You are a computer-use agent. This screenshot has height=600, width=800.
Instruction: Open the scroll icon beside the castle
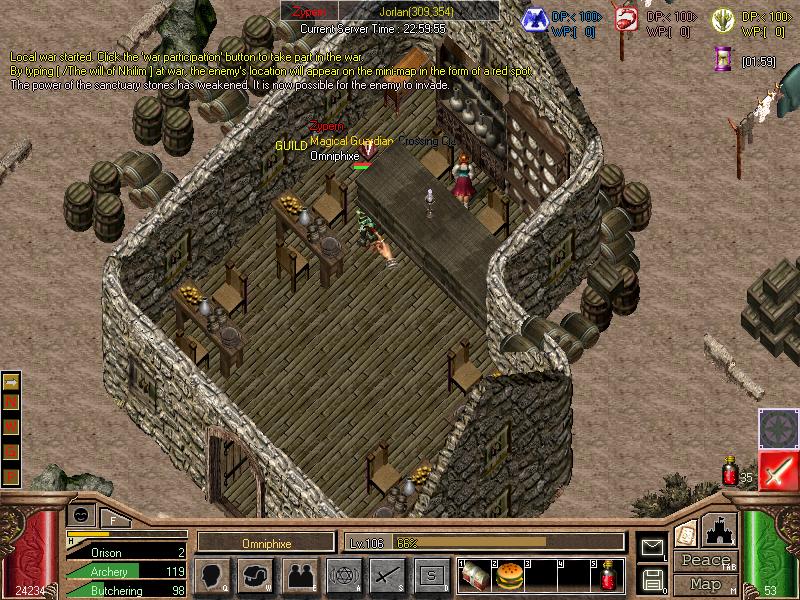coord(684,534)
